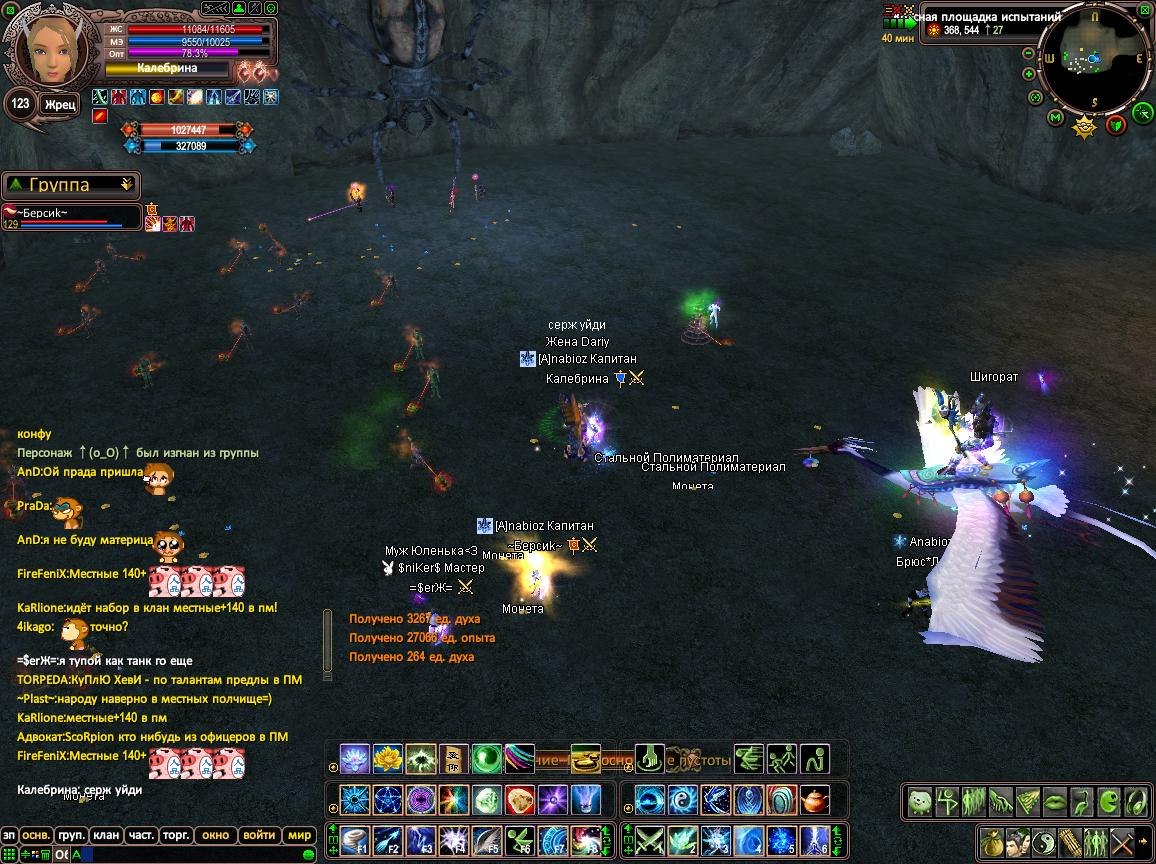Expand the Группа party panel header
The width and height of the screenshot is (1156, 864).
coord(71,185)
